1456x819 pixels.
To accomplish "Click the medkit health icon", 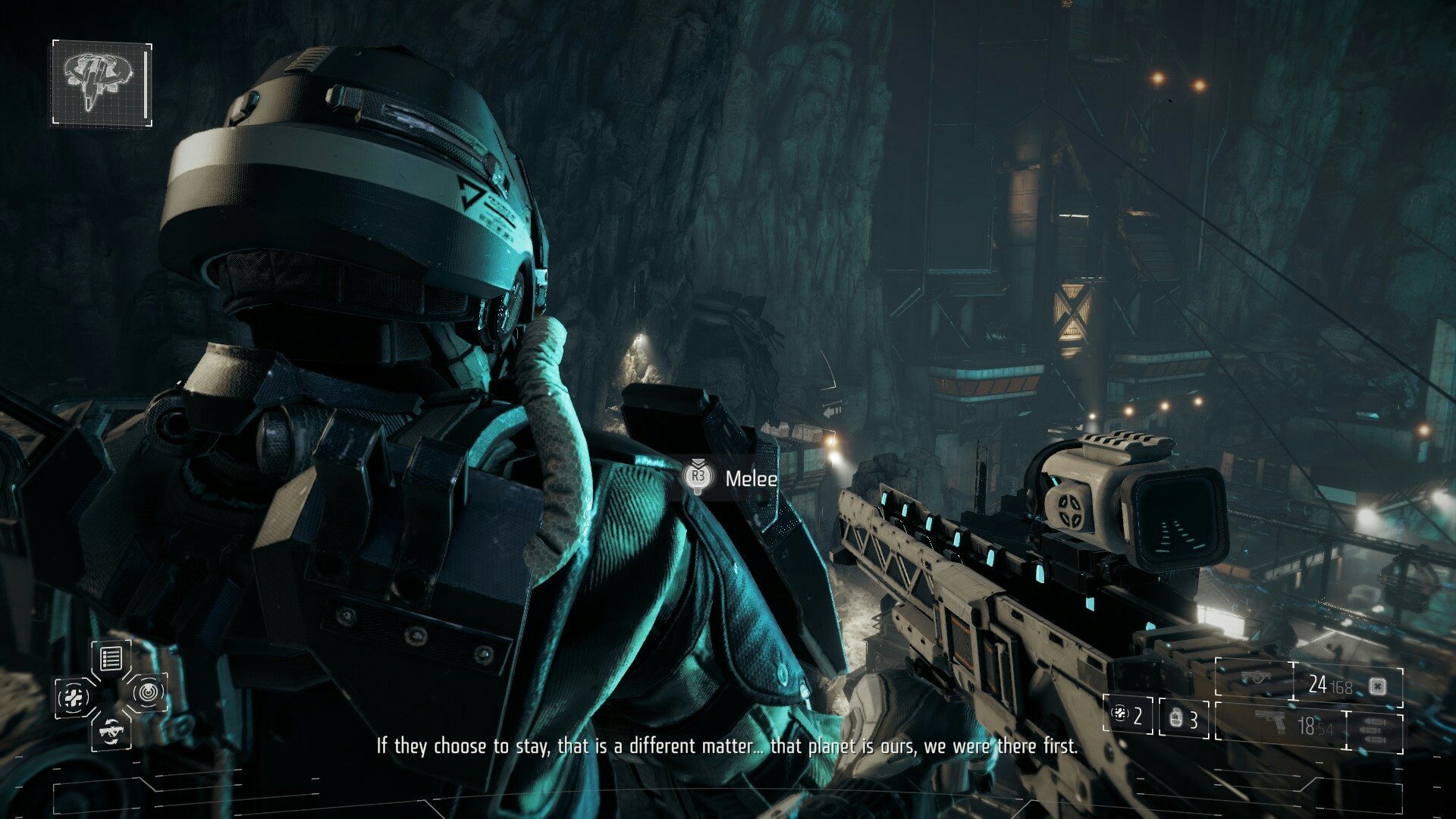I will [74, 696].
